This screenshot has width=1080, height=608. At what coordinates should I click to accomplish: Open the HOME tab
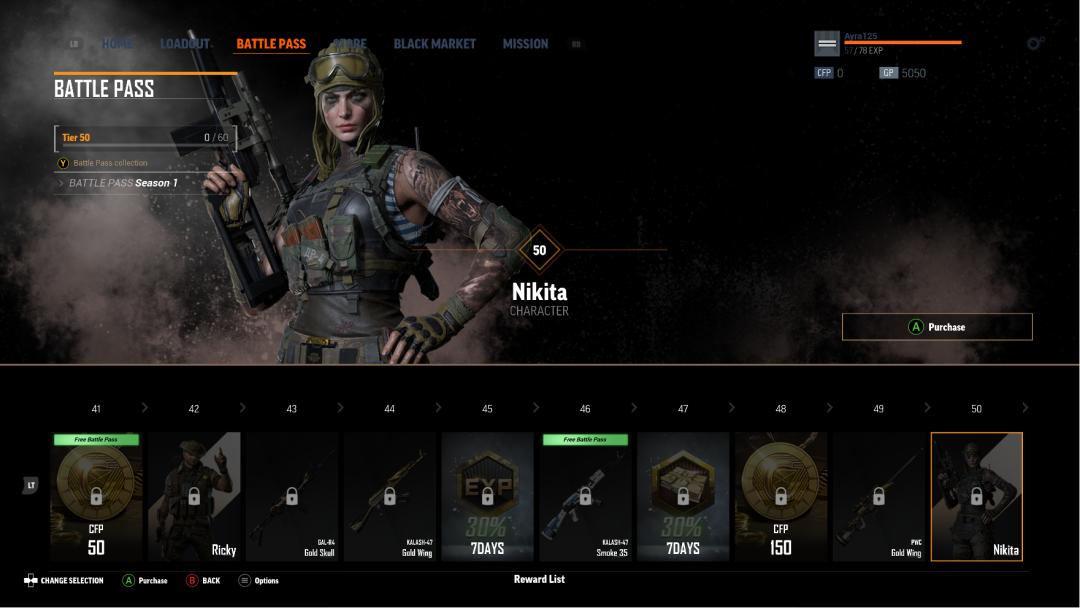[x=117, y=44]
